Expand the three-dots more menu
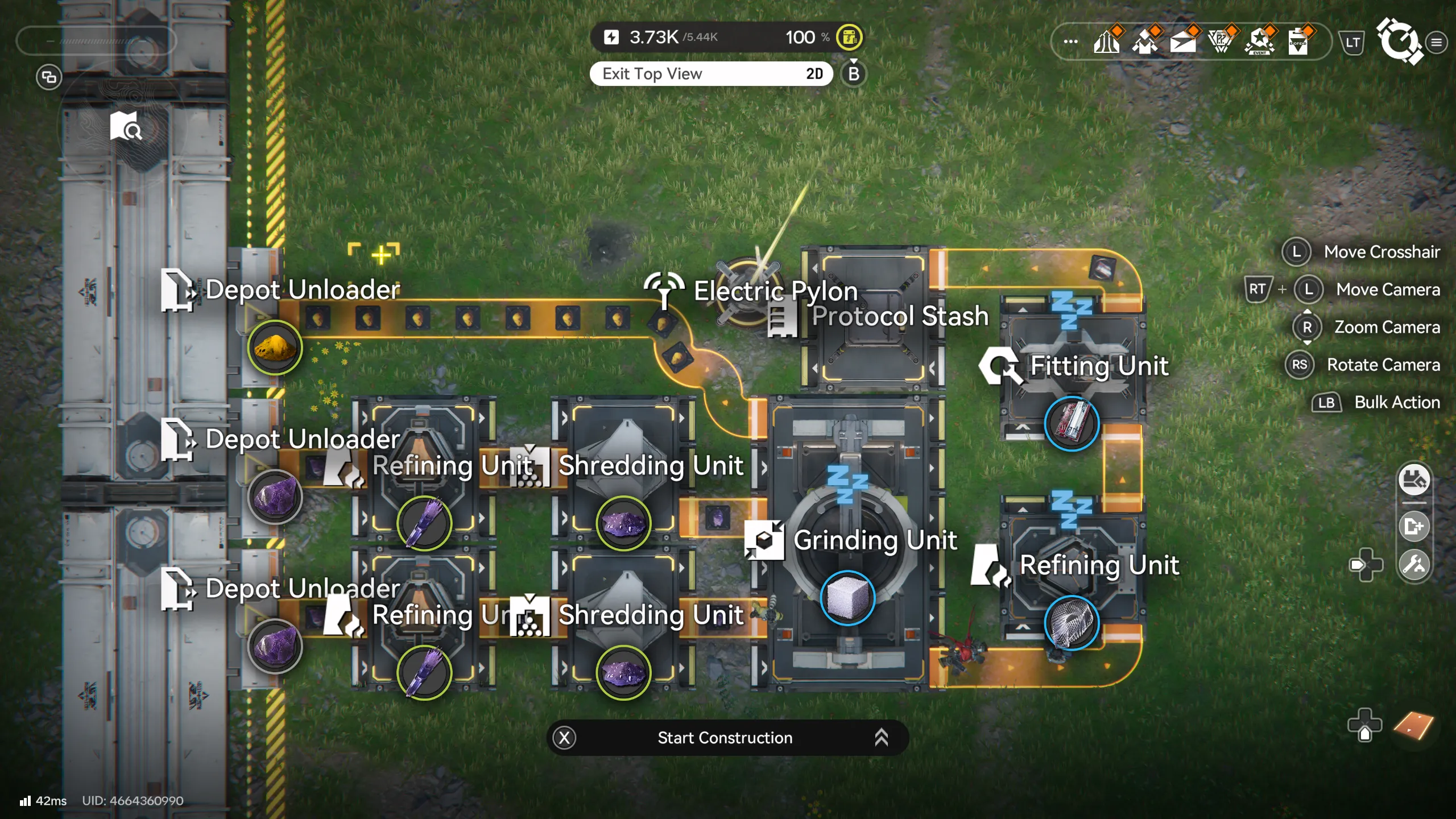 tap(1070, 42)
